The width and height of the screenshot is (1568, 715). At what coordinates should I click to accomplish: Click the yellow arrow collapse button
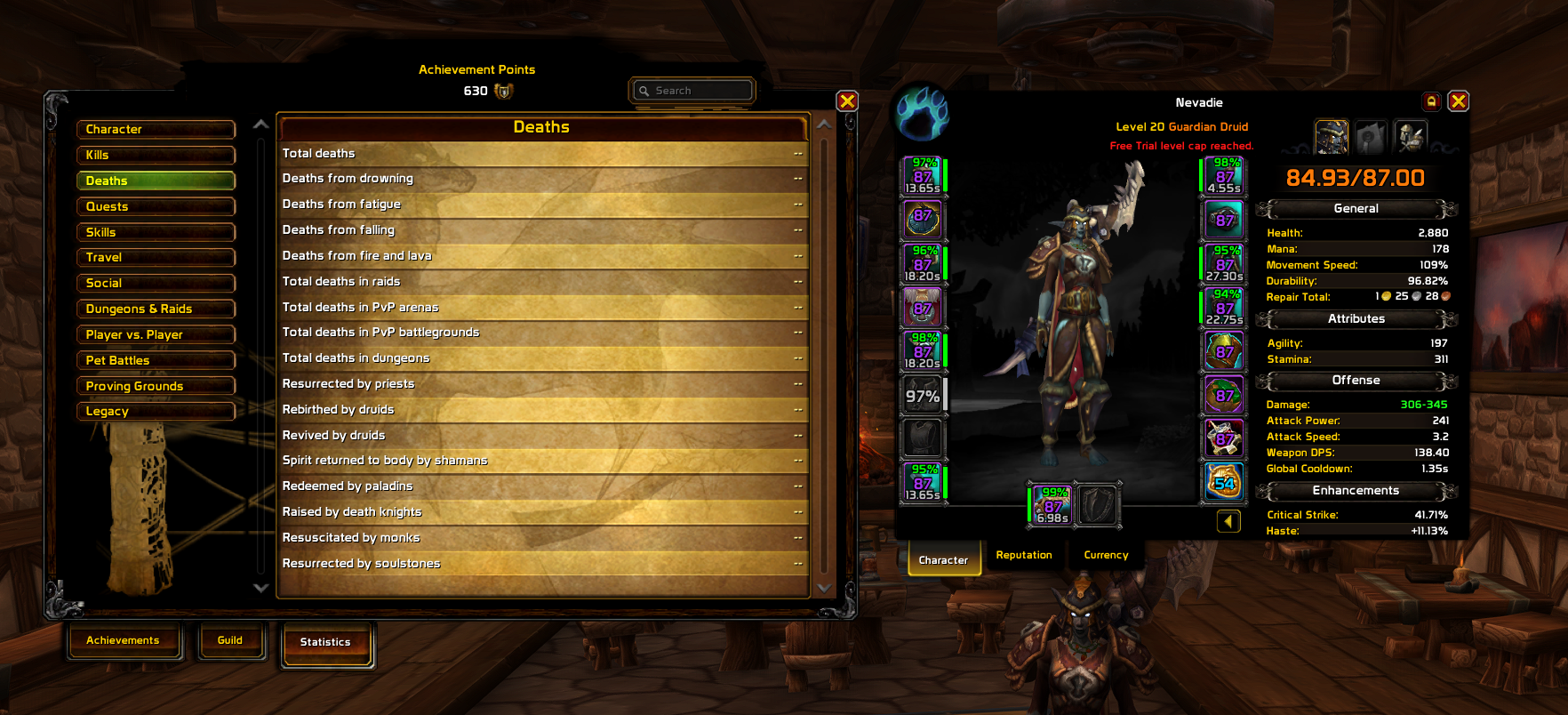point(1228,521)
